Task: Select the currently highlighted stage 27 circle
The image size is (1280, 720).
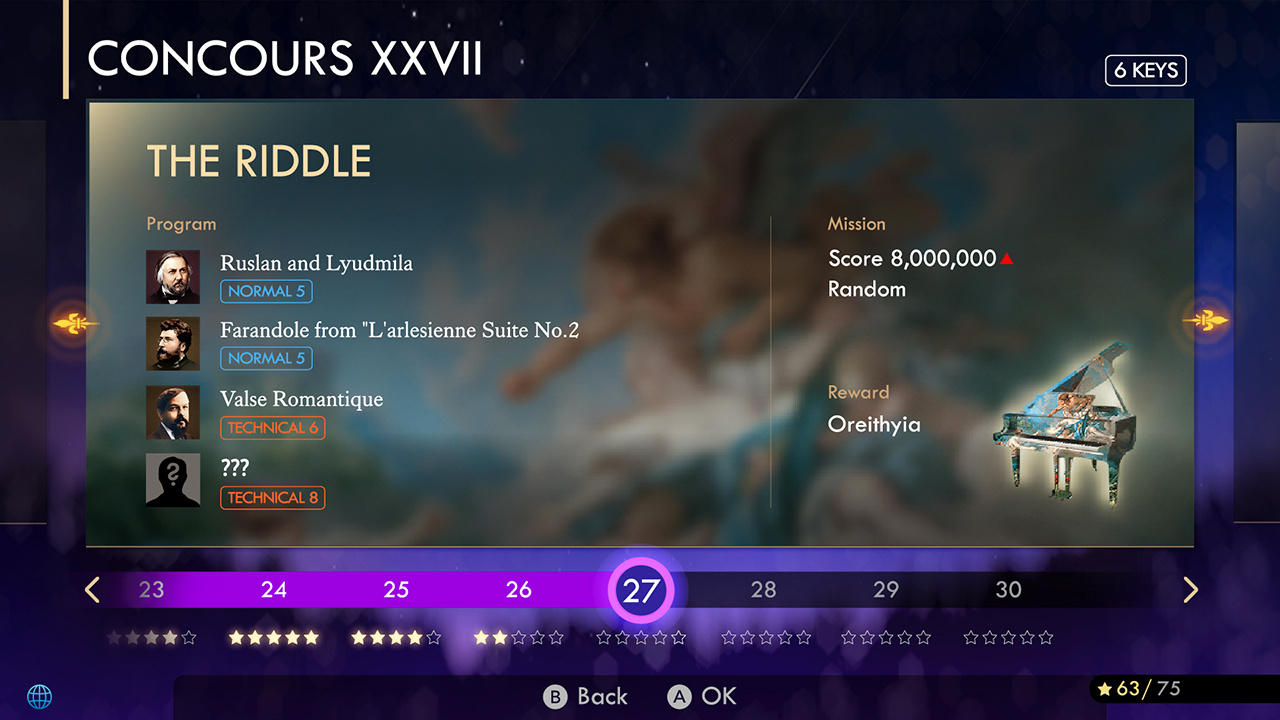Action: click(x=641, y=590)
